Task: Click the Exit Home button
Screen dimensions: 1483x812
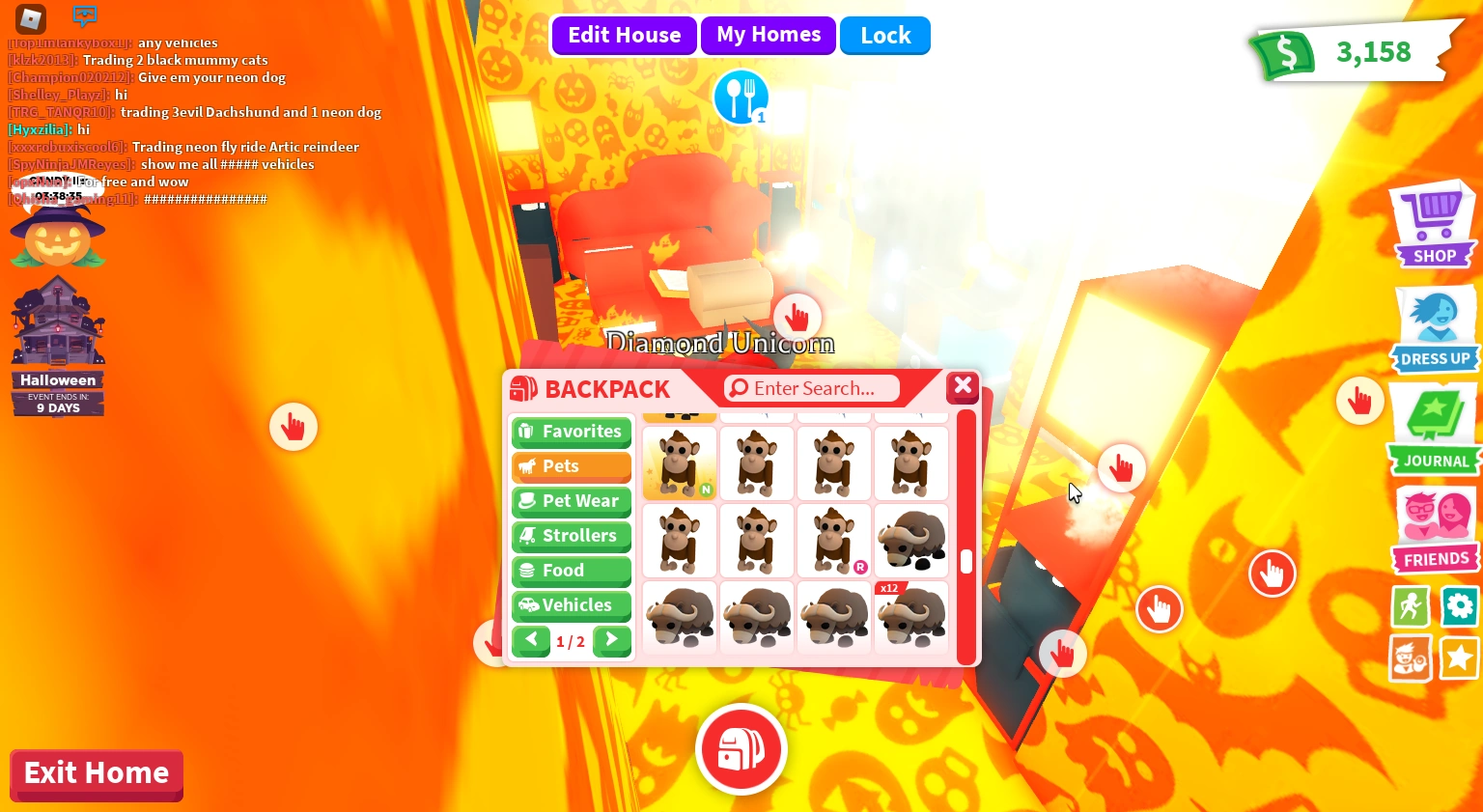Action: coord(96,773)
